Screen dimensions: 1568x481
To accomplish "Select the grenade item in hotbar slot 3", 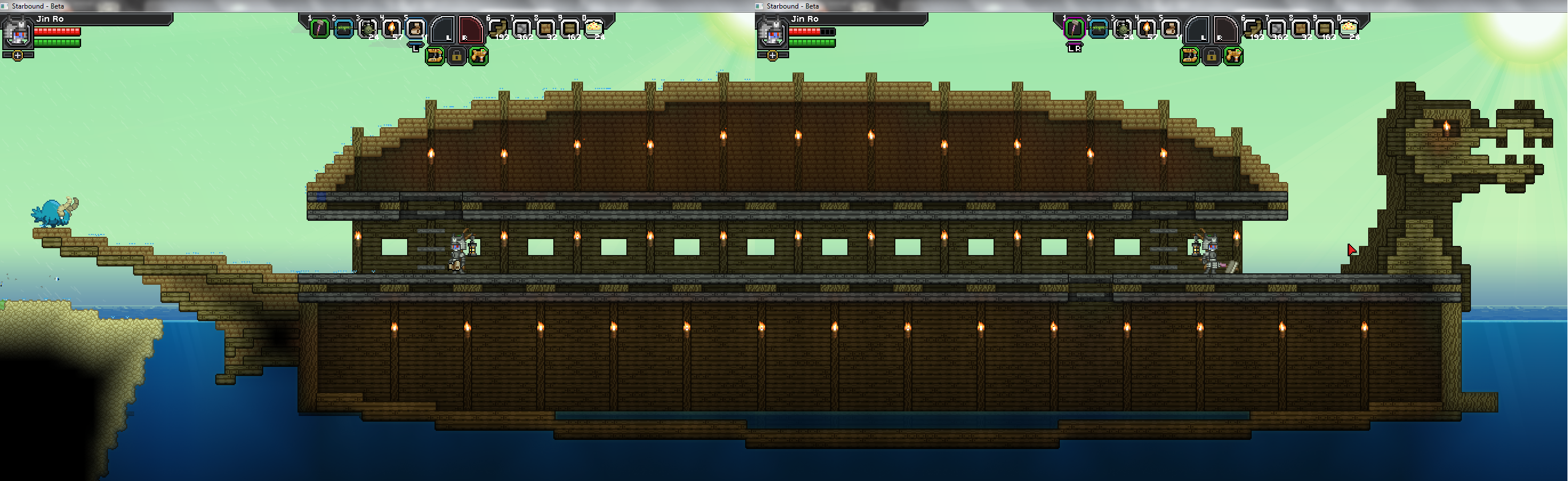I will [367, 30].
